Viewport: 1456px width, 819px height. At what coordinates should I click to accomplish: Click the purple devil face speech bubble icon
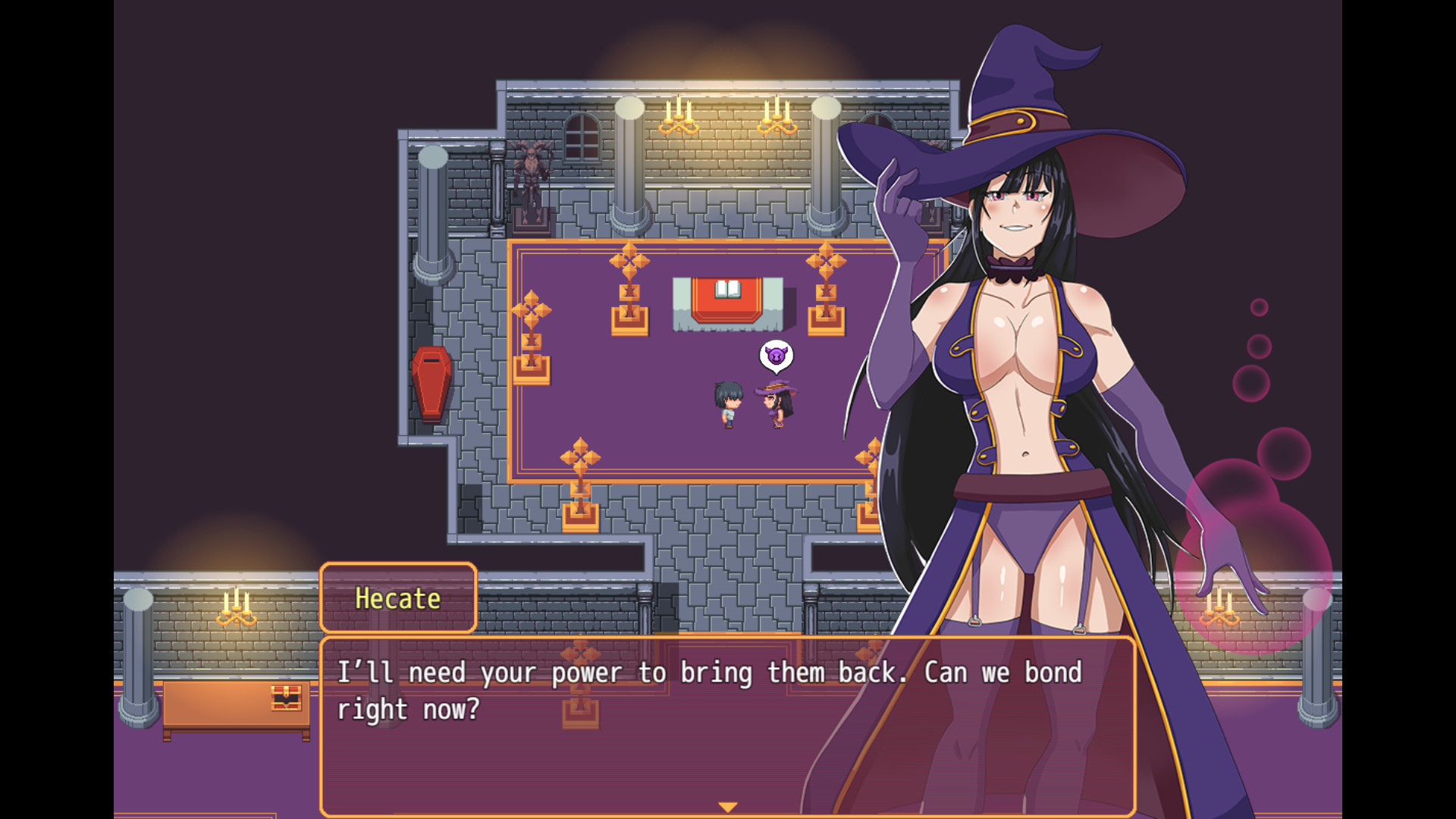[x=776, y=355]
